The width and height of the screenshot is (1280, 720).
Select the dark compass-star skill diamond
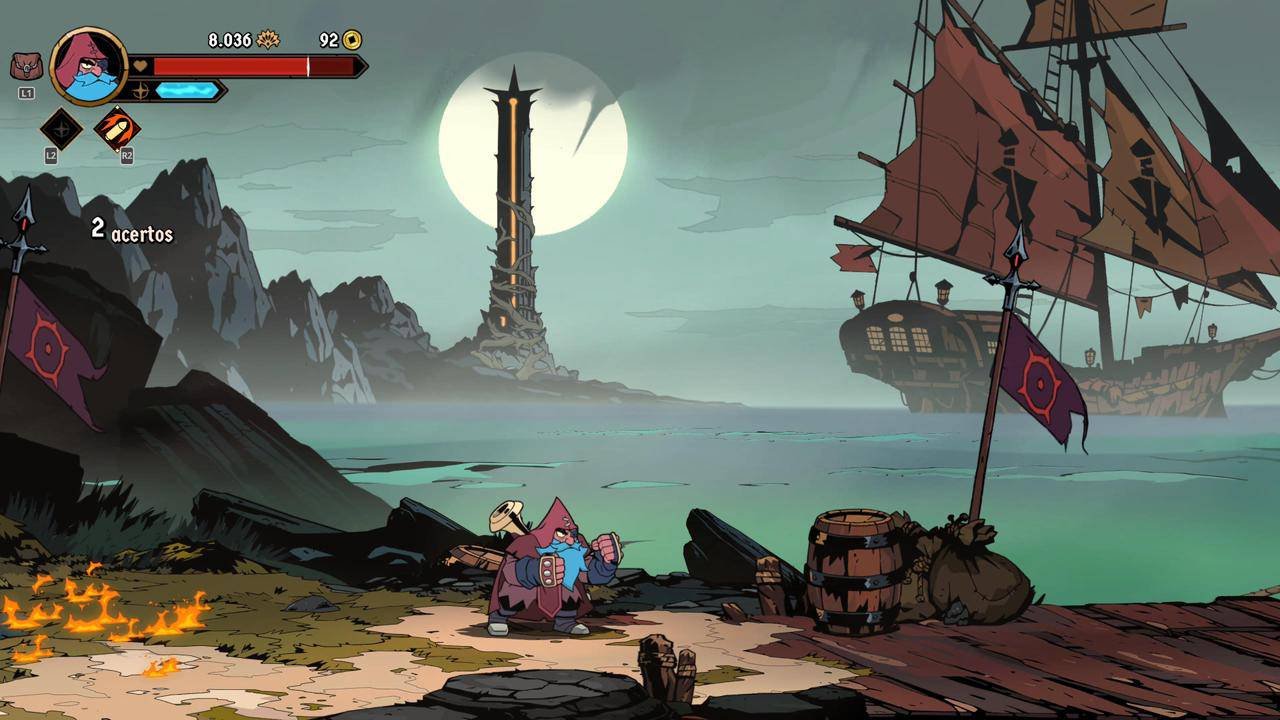[x=61, y=129]
